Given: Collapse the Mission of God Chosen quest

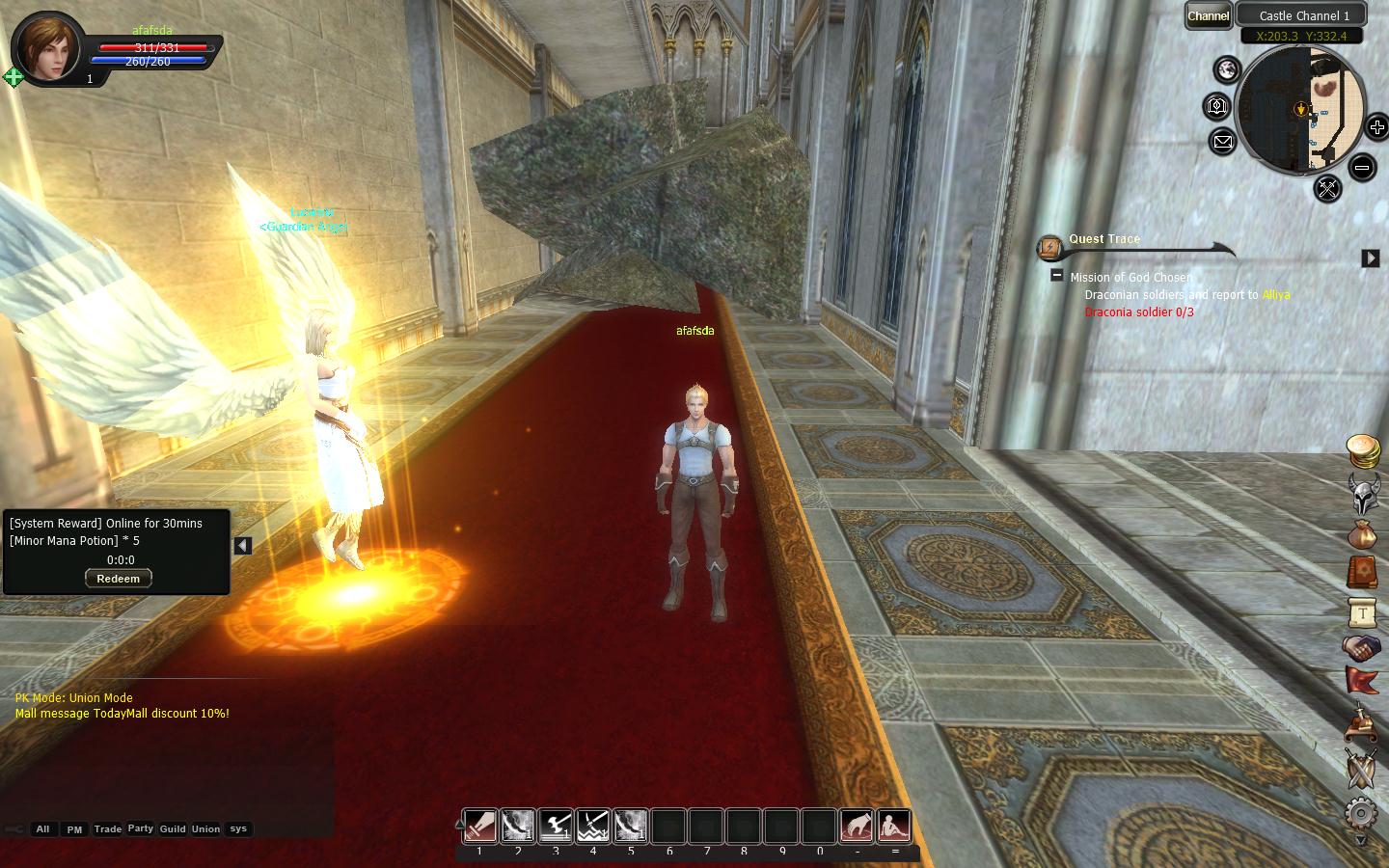Looking at the screenshot, I should [x=1057, y=276].
